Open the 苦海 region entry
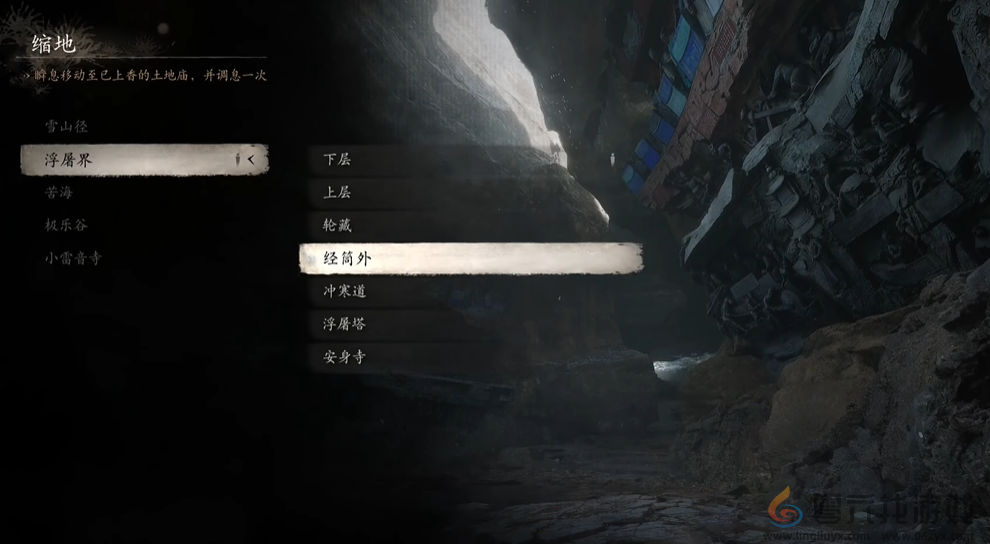This screenshot has height=544, width=990. pos(59,192)
